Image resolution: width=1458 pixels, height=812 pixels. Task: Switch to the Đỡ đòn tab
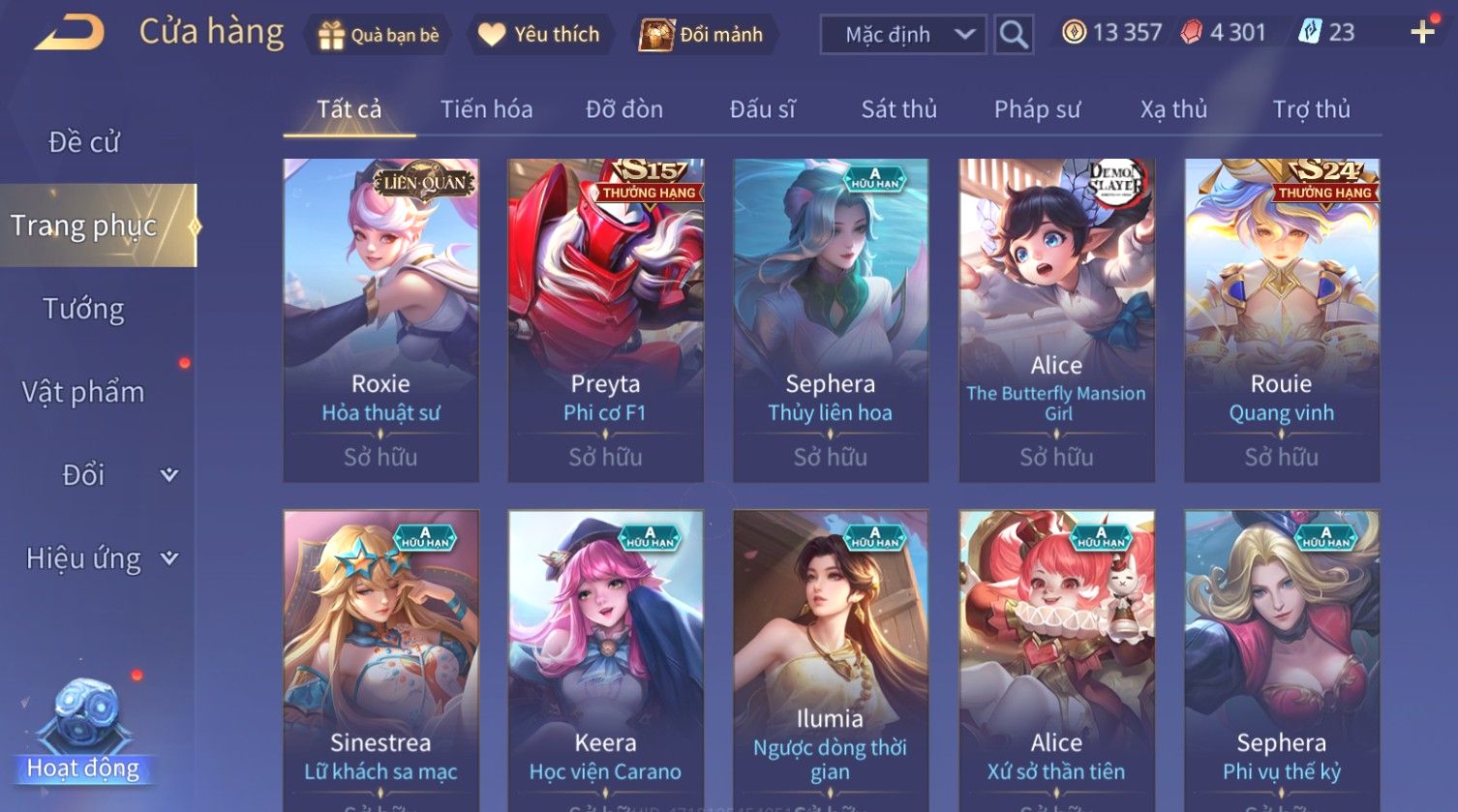click(x=624, y=109)
